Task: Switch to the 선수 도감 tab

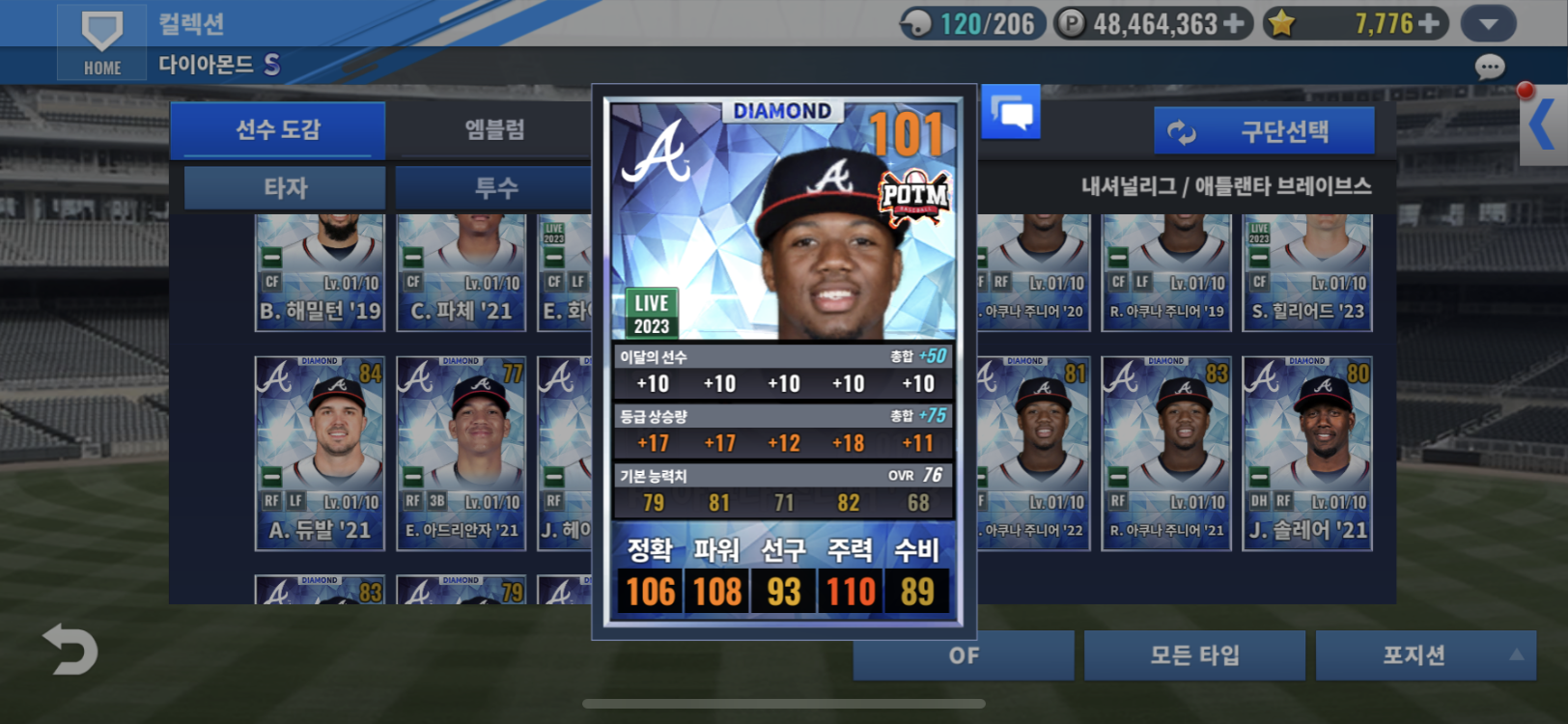Action: pos(277,129)
